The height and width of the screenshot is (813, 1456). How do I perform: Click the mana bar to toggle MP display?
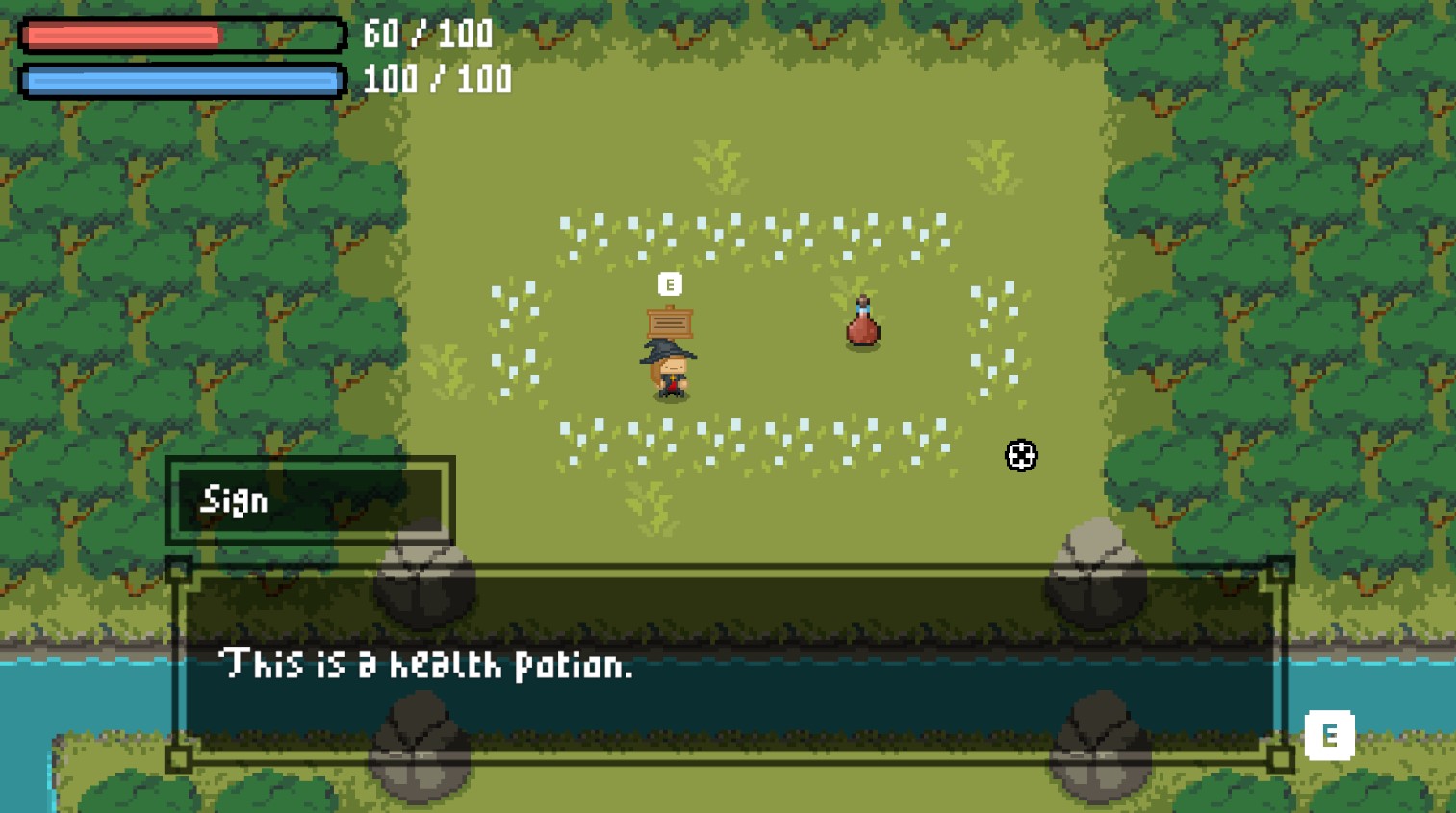183,80
